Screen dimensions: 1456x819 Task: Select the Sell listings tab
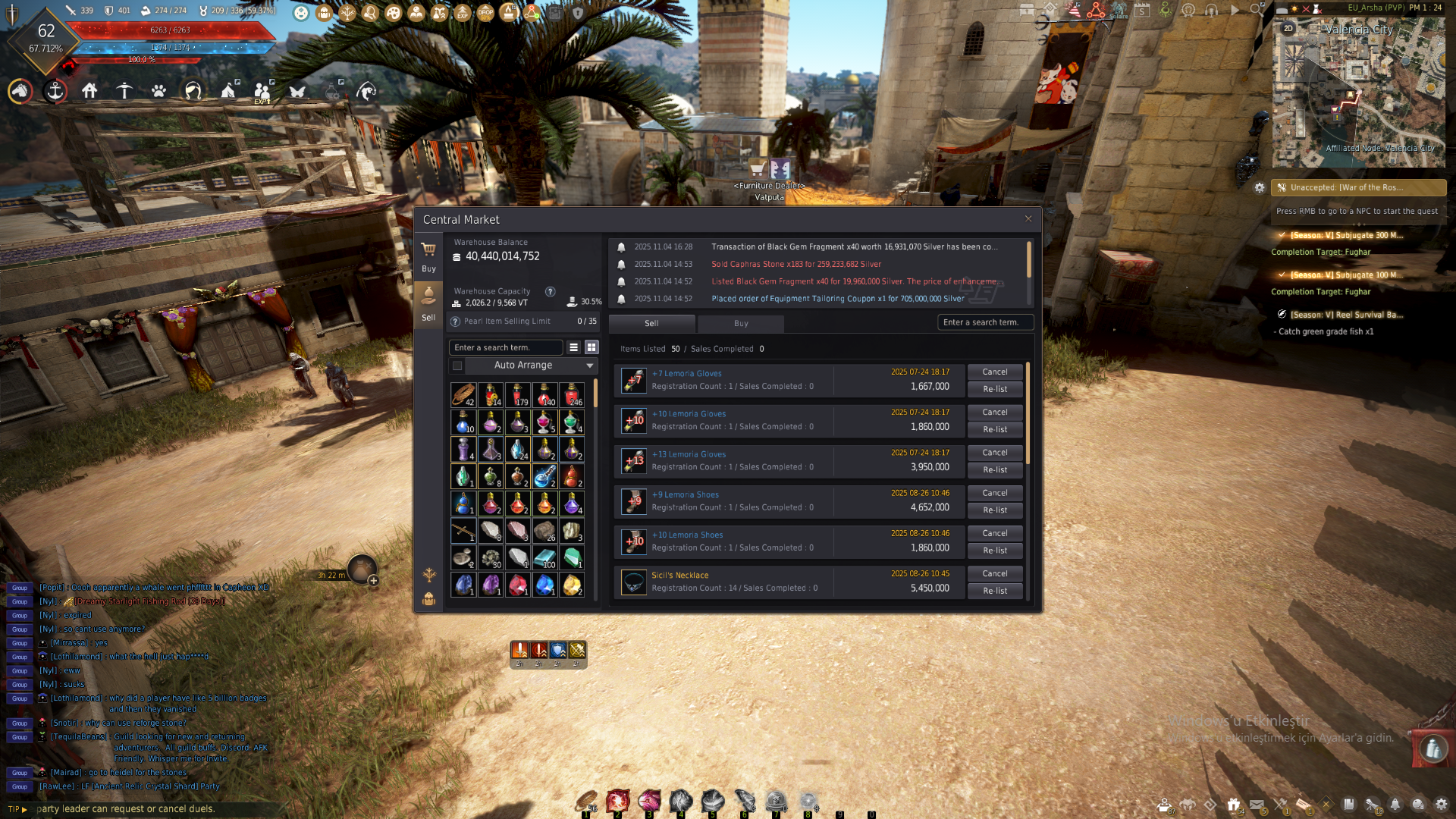pos(651,323)
